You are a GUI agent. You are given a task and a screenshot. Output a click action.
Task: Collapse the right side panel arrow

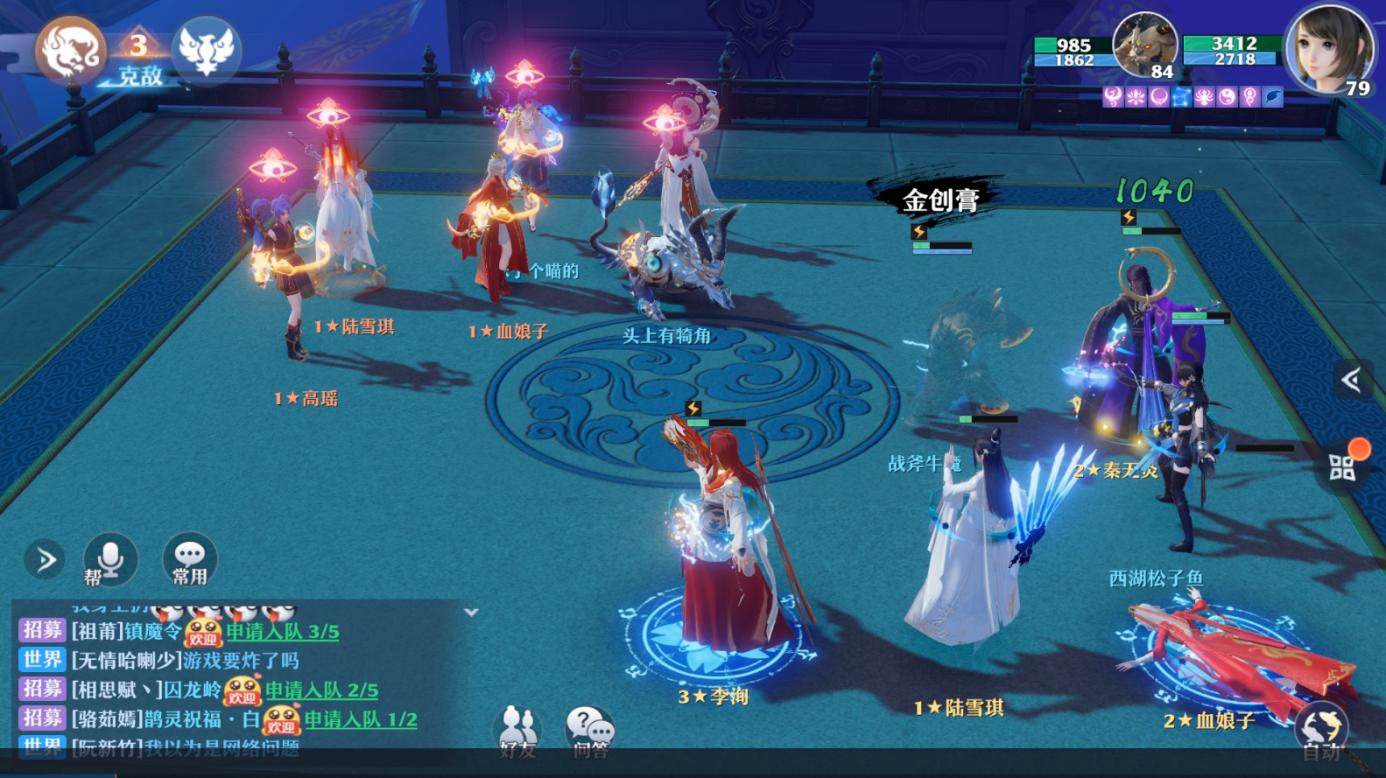point(1352,379)
